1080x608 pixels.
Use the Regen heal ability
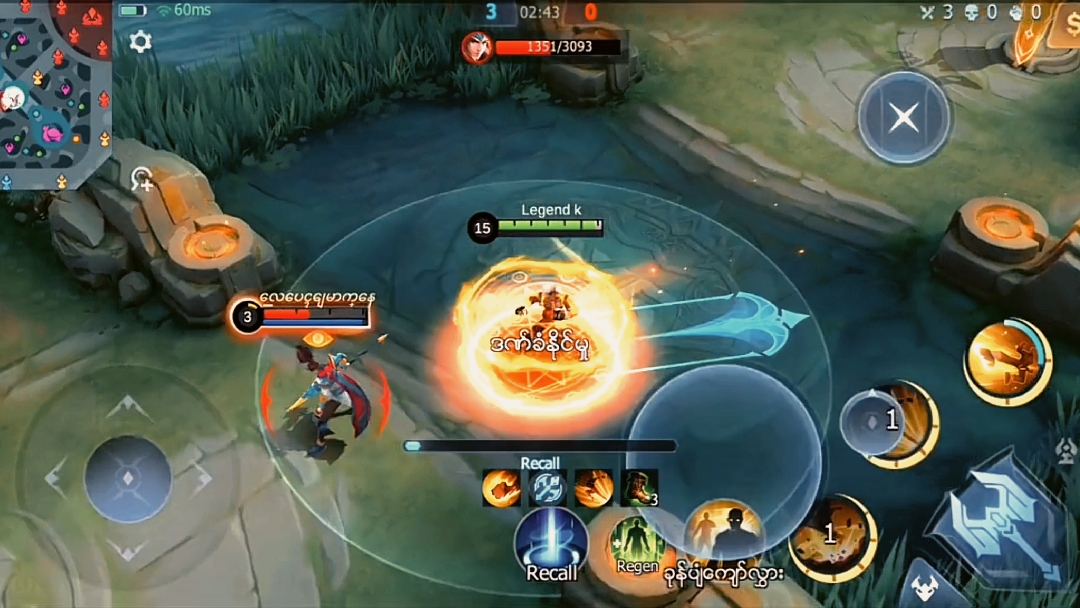[637, 545]
